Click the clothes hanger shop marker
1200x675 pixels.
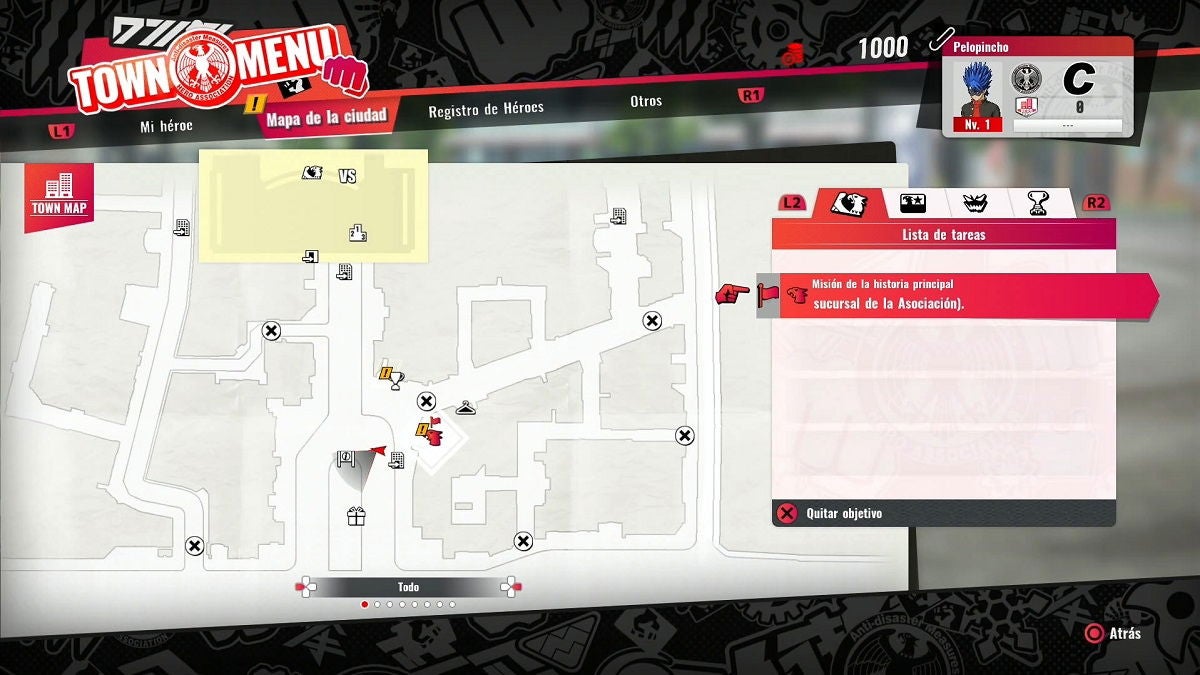[x=465, y=408]
